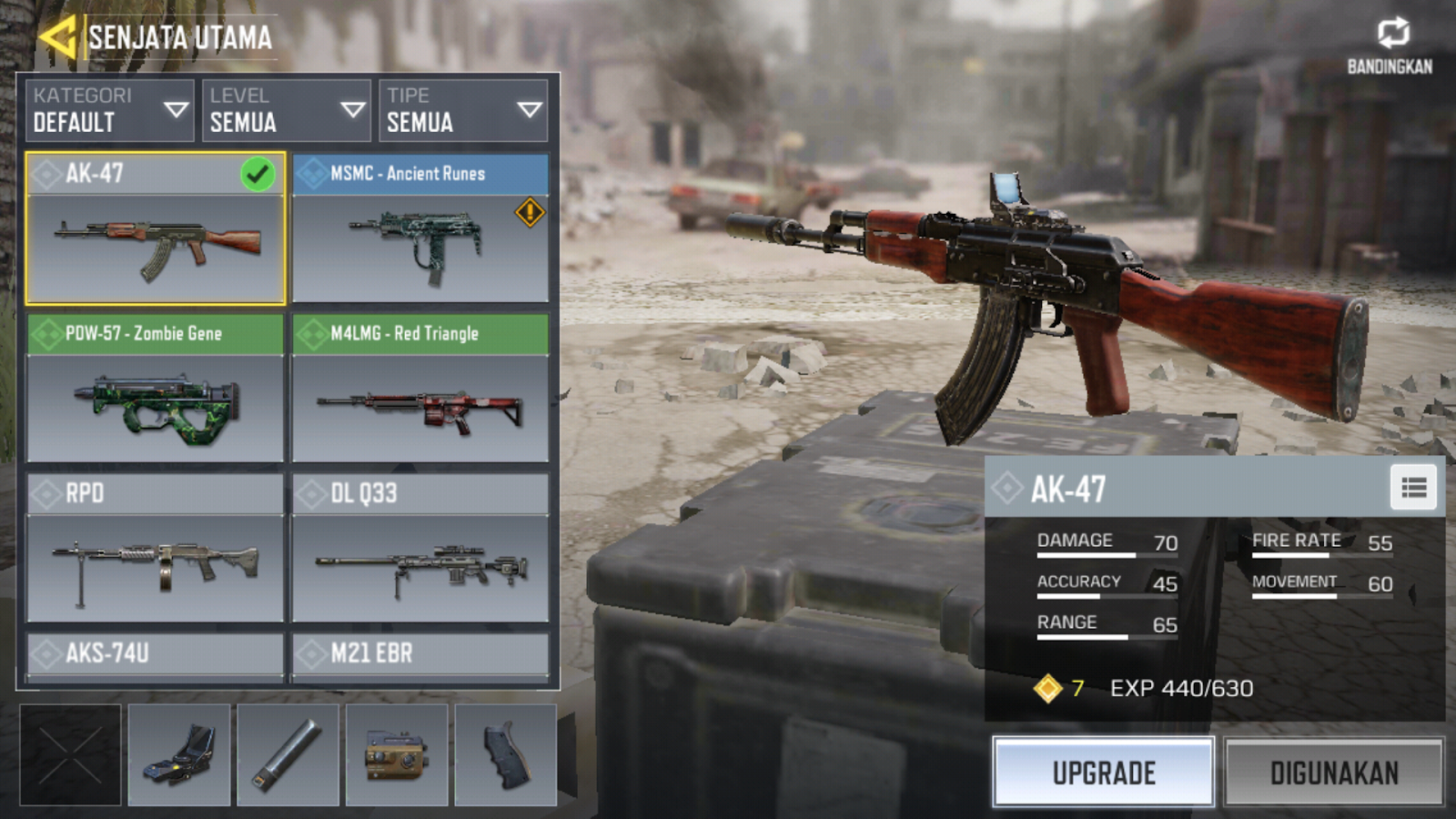Select the DL Q33 sniper rifle
This screenshot has width=1456, height=819.
[x=420, y=548]
